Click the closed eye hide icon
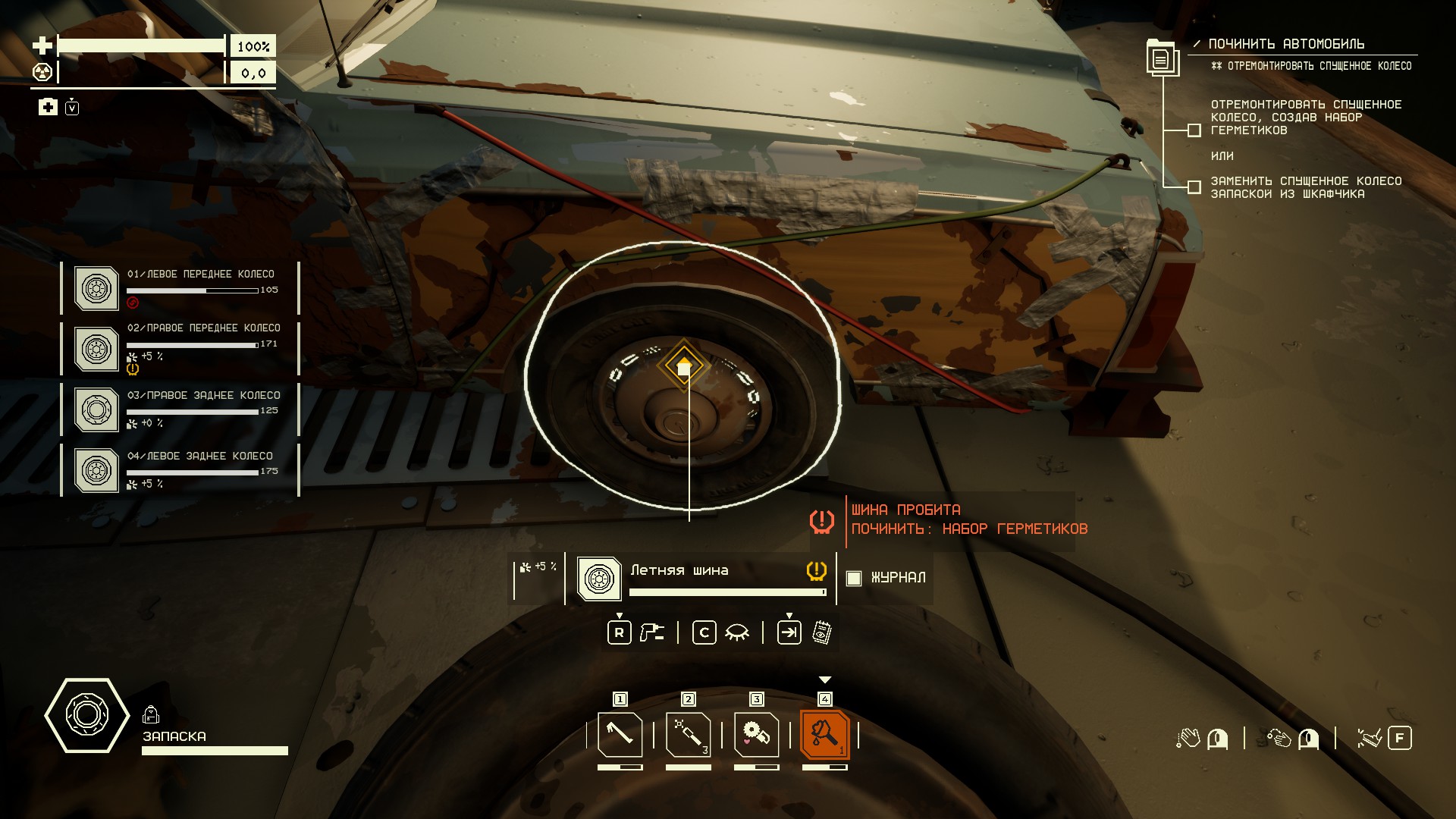 click(x=736, y=632)
